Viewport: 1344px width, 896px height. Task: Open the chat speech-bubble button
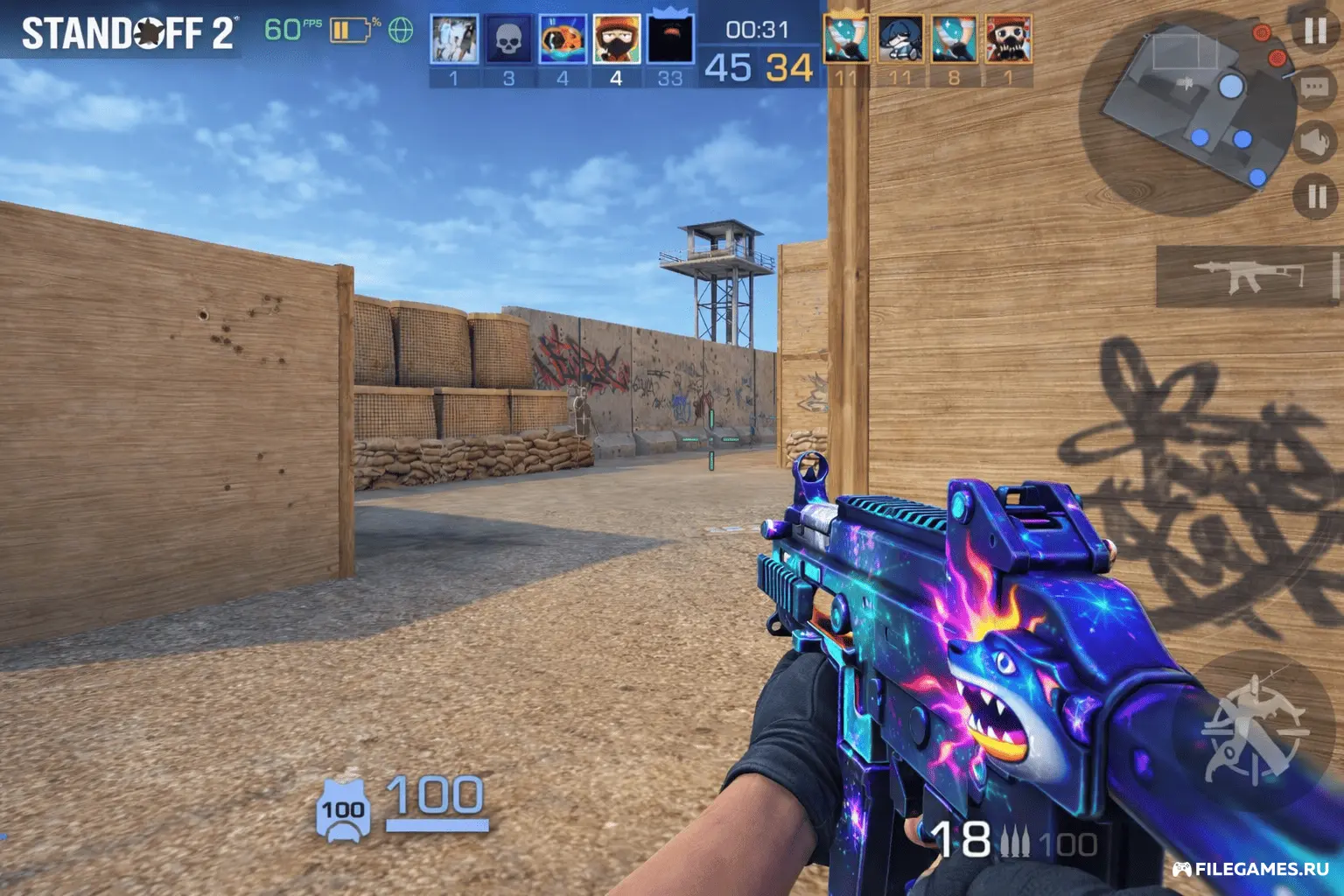1314,87
